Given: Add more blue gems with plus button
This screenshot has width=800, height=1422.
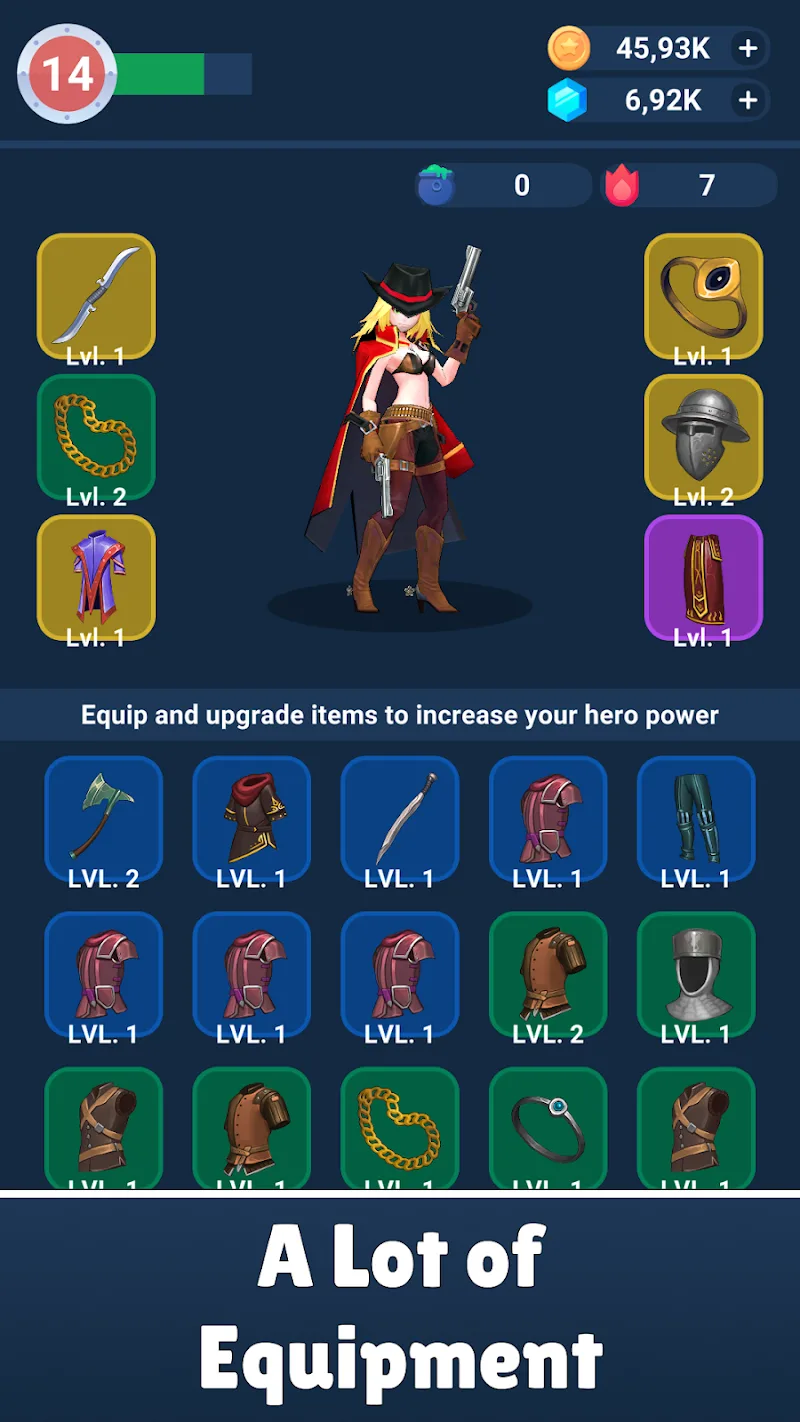Looking at the screenshot, I should pos(747,100).
